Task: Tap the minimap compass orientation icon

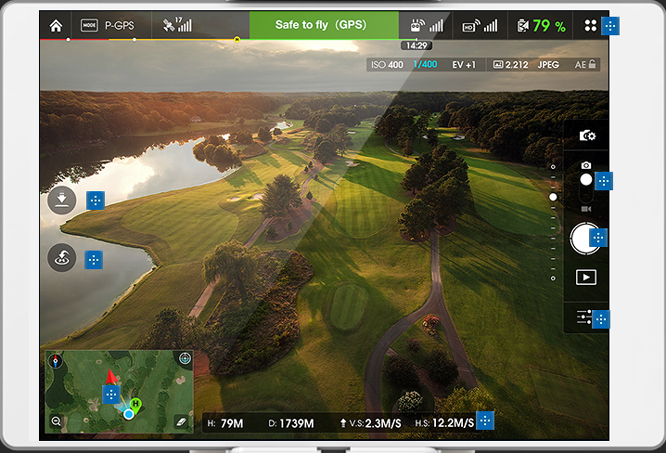Action: point(53,361)
